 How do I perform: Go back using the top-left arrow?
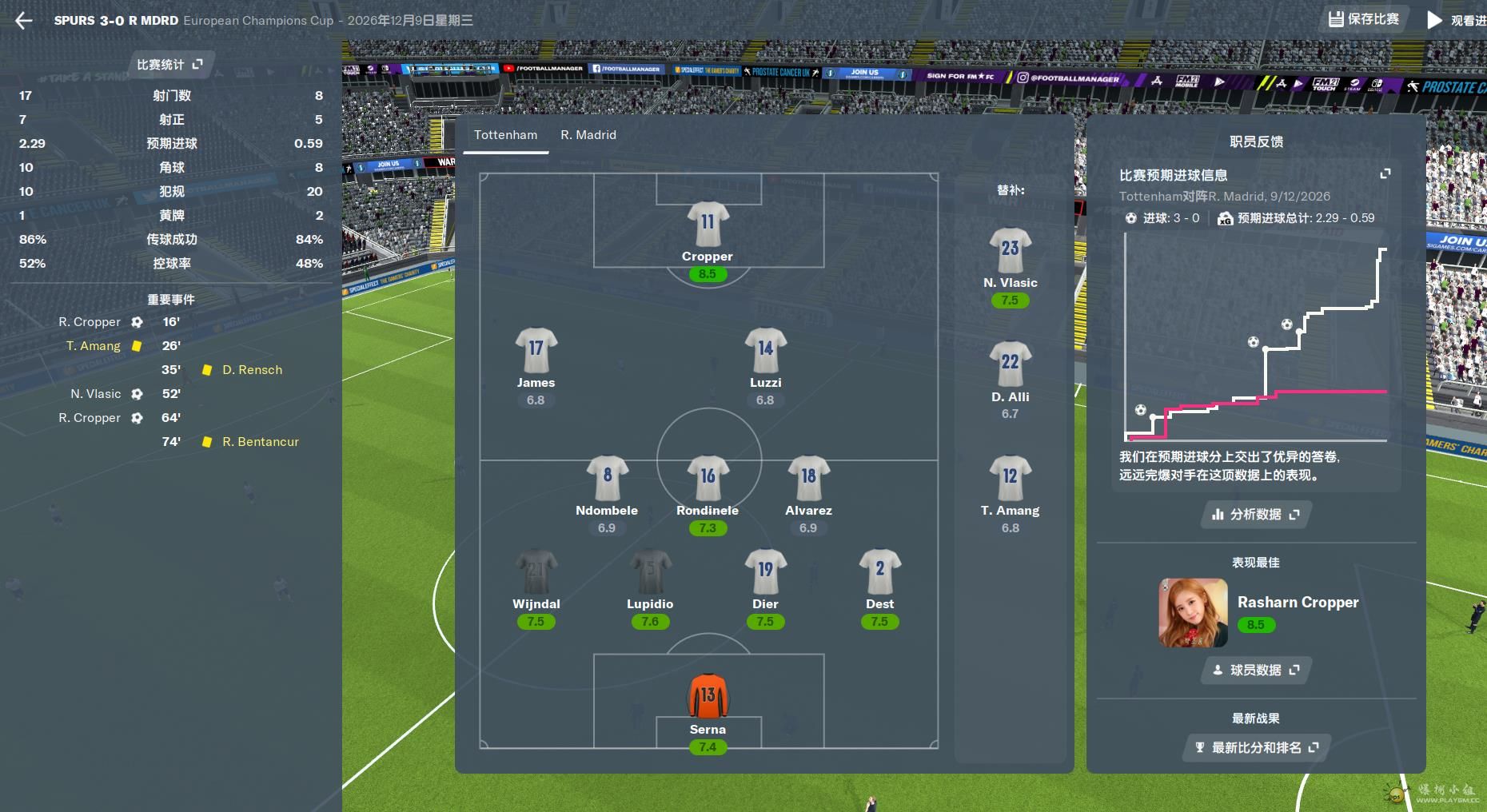click(x=24, y=21)
